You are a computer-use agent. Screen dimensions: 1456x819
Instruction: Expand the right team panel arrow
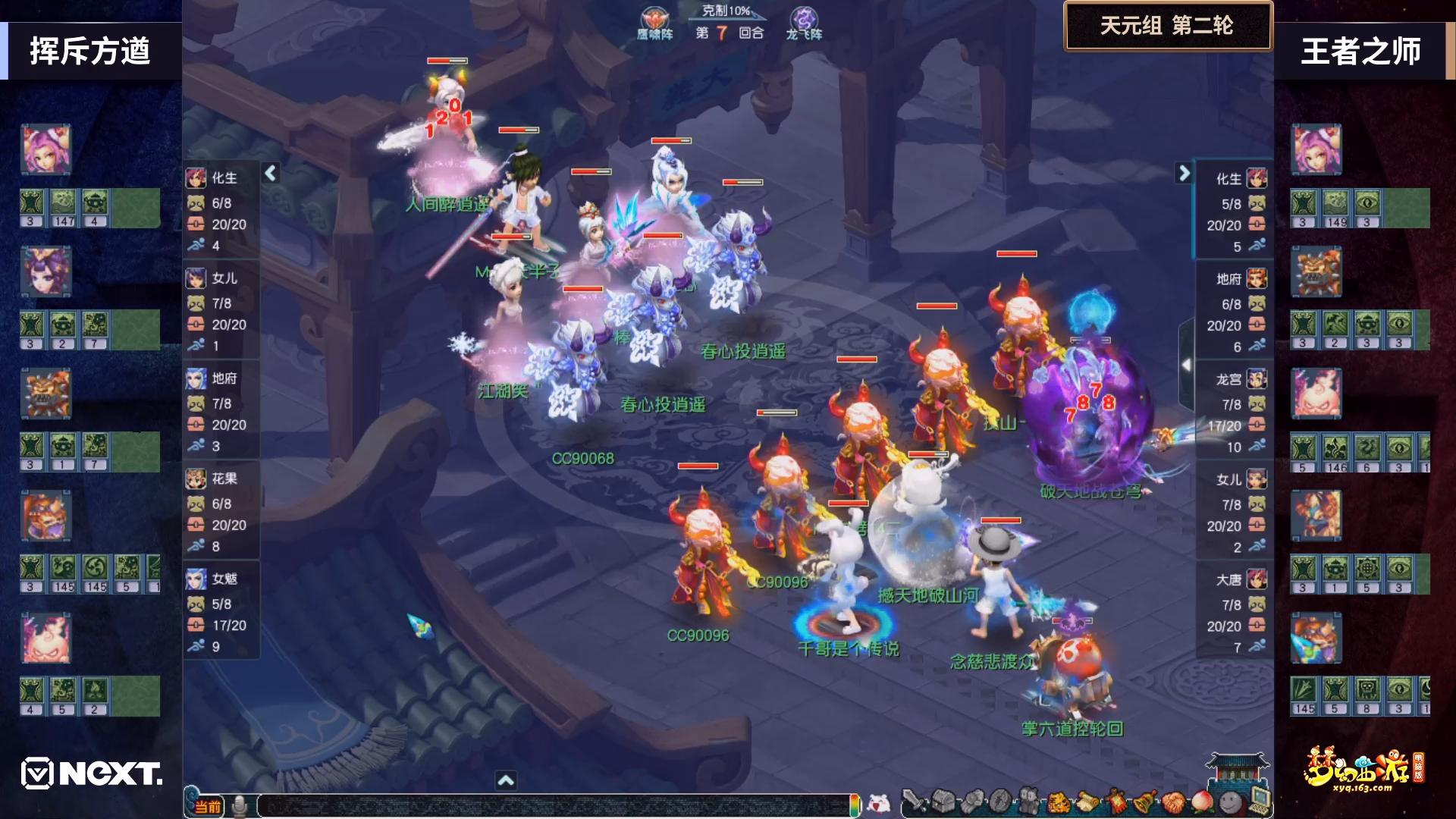(1184, 174)
